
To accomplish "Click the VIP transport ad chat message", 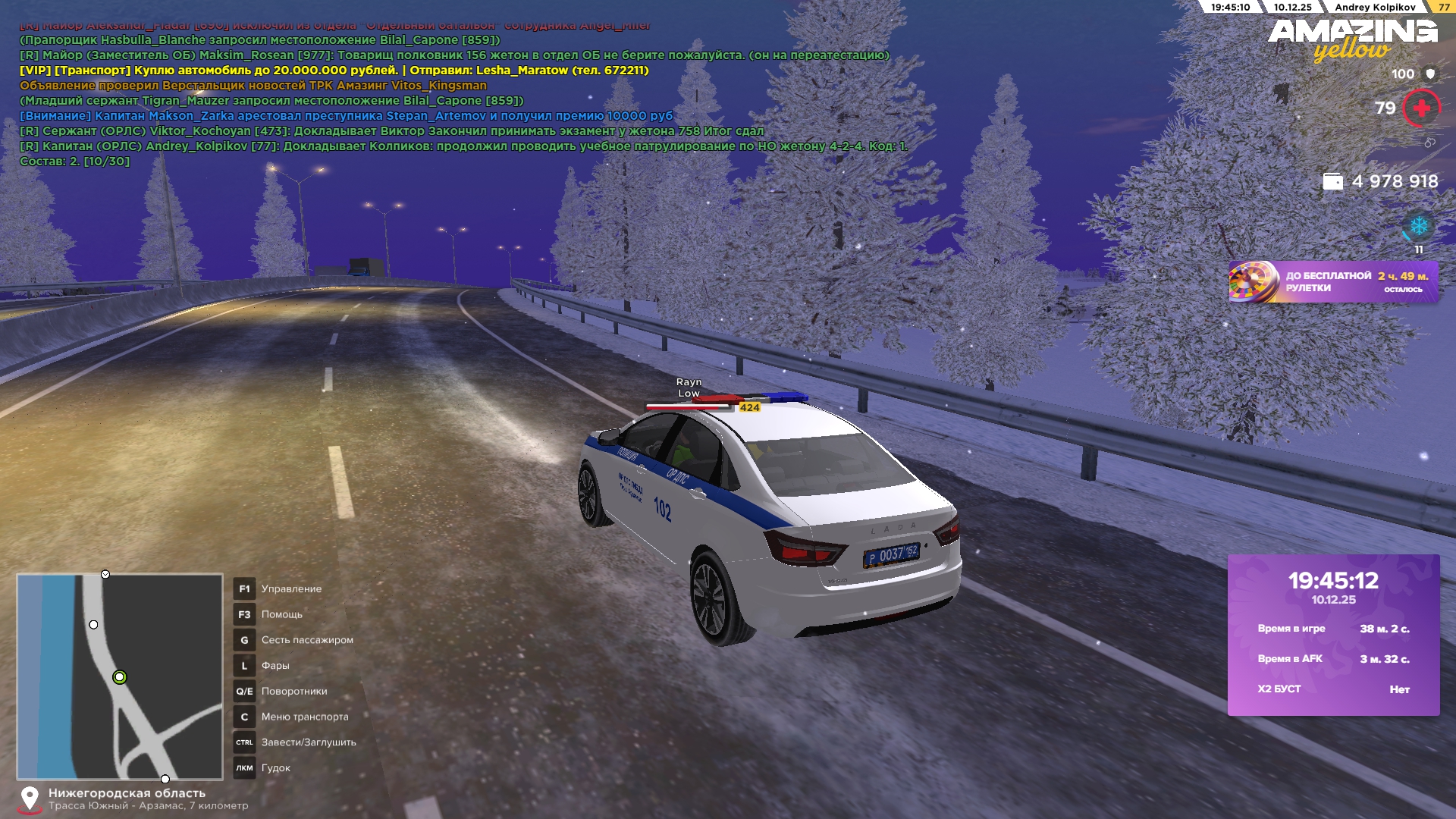I will pos(334,71).
